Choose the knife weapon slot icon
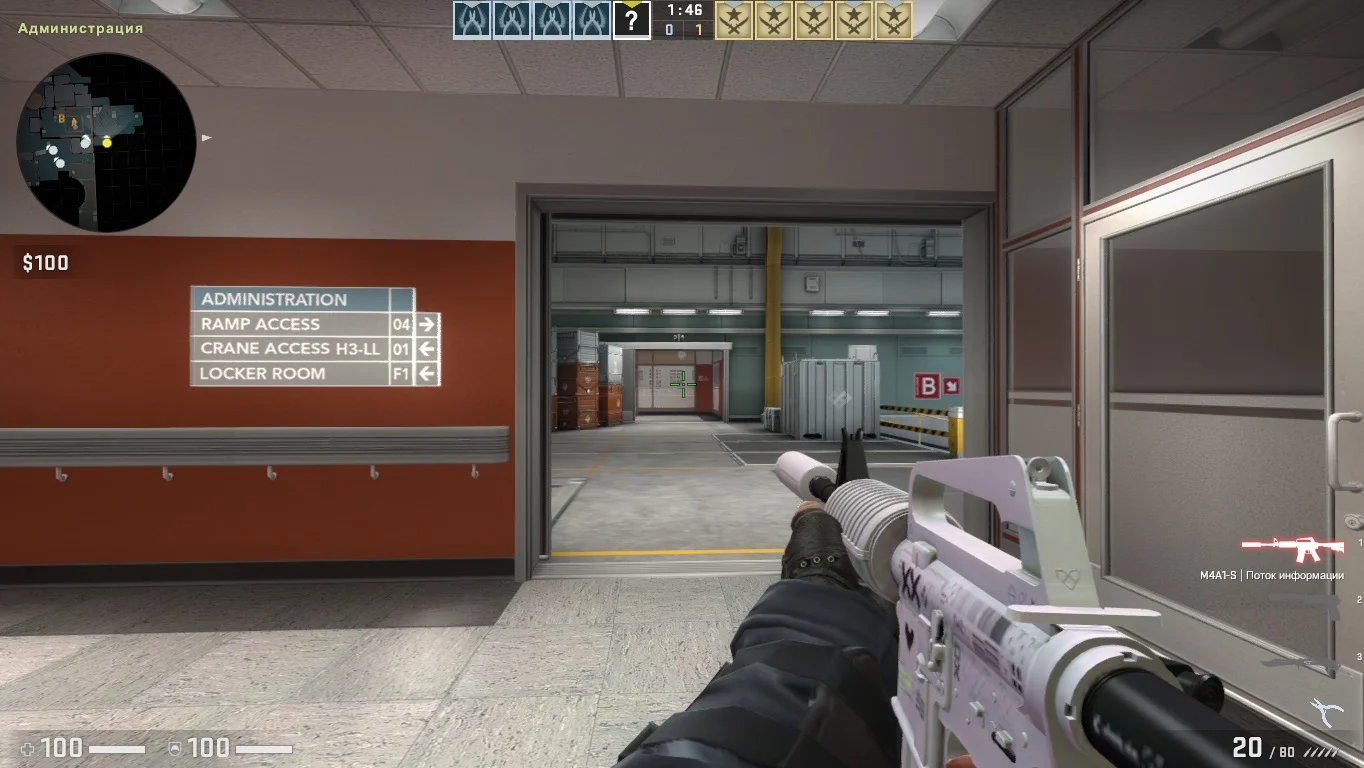This screenshot has width=1364, height=768. click(1300, 662)
